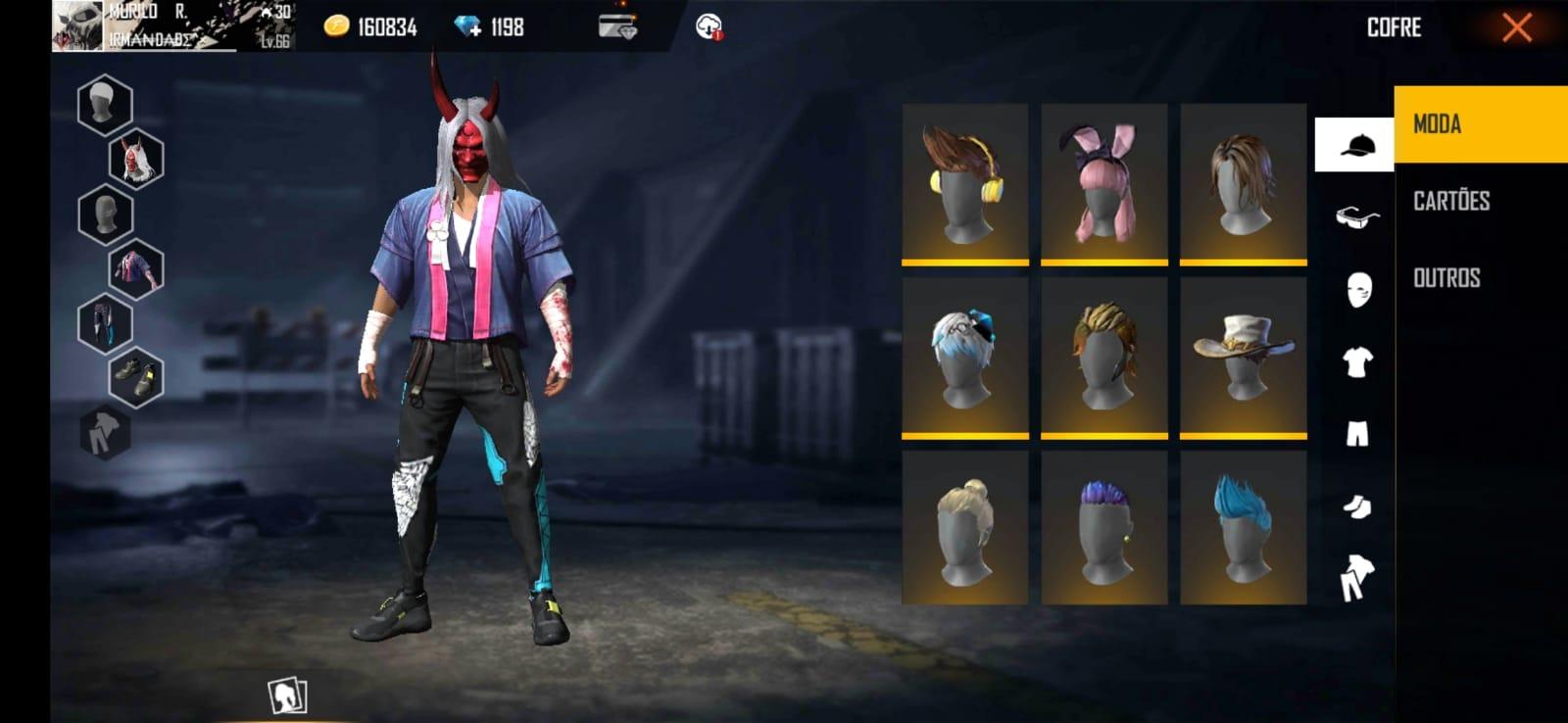Open the face mask category

point(1357,290)
